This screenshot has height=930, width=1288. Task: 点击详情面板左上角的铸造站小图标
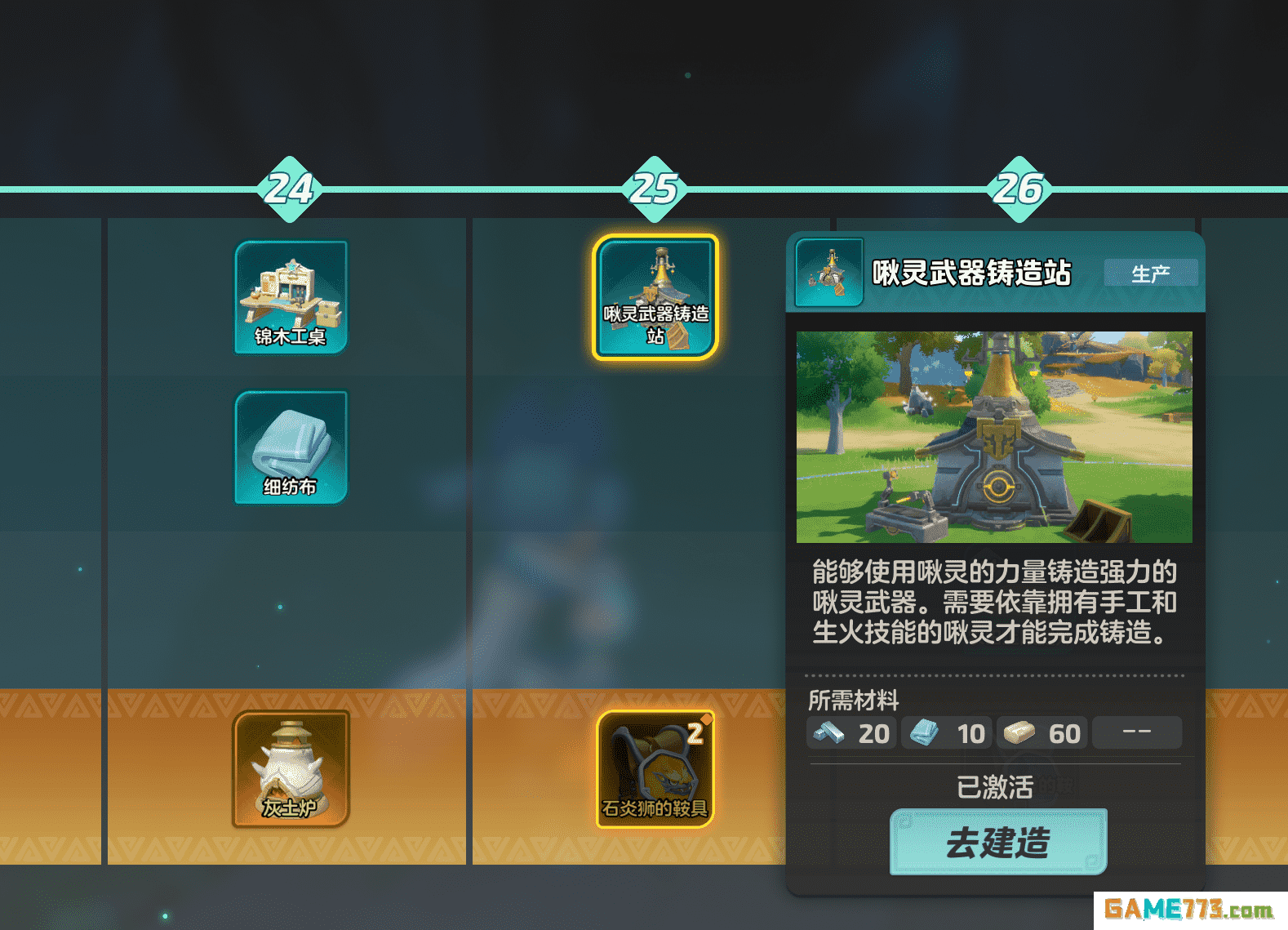[828, 273]
